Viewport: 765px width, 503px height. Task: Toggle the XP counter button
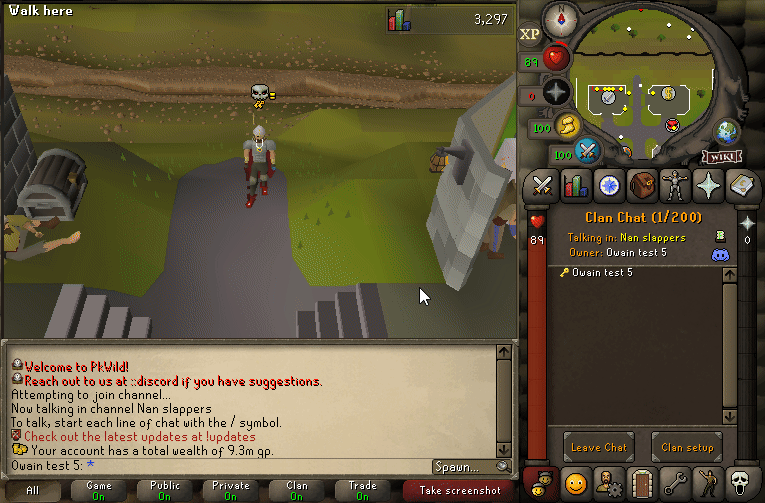click(529, 34)
